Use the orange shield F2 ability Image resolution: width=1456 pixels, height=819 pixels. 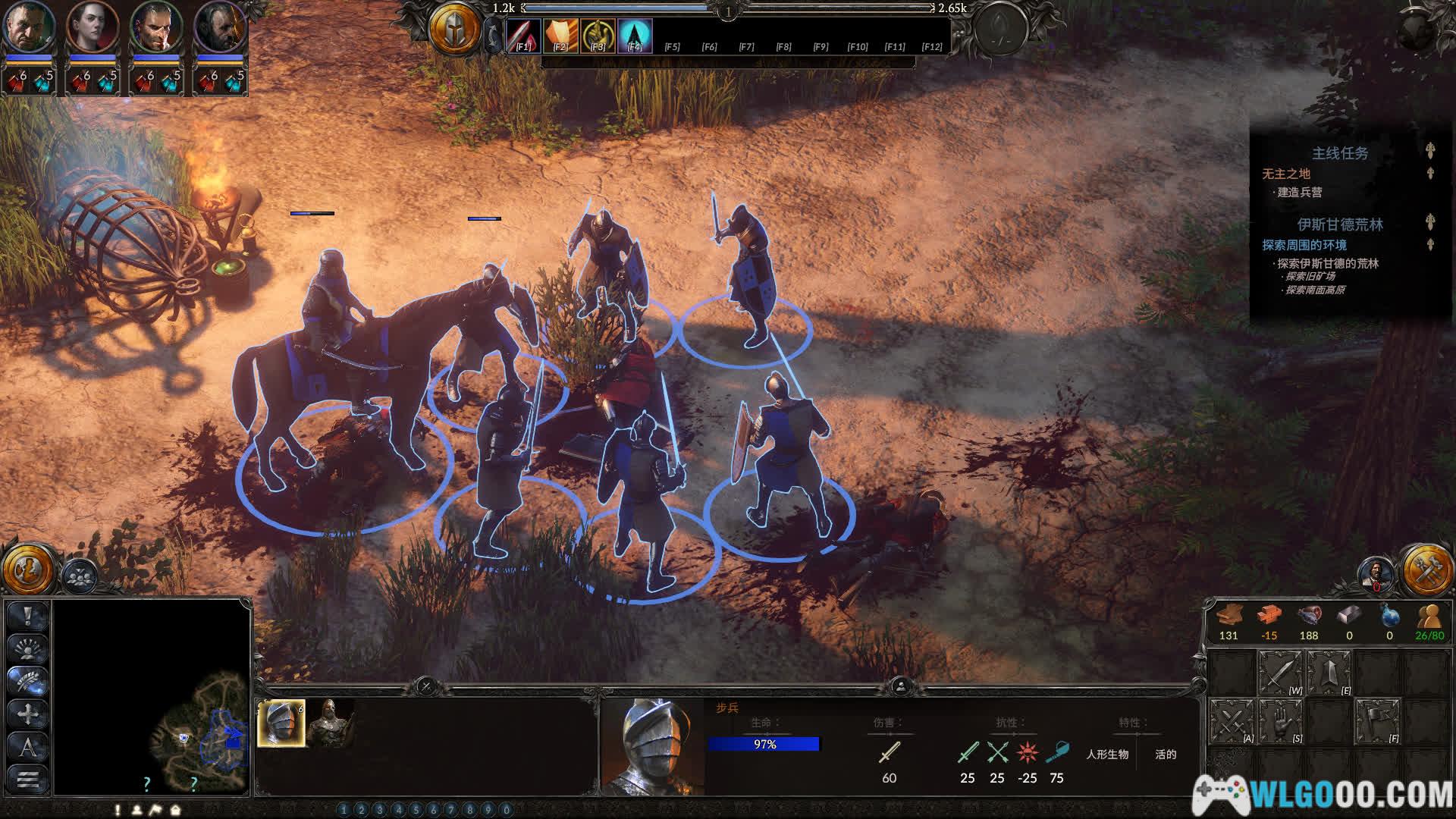560,35
